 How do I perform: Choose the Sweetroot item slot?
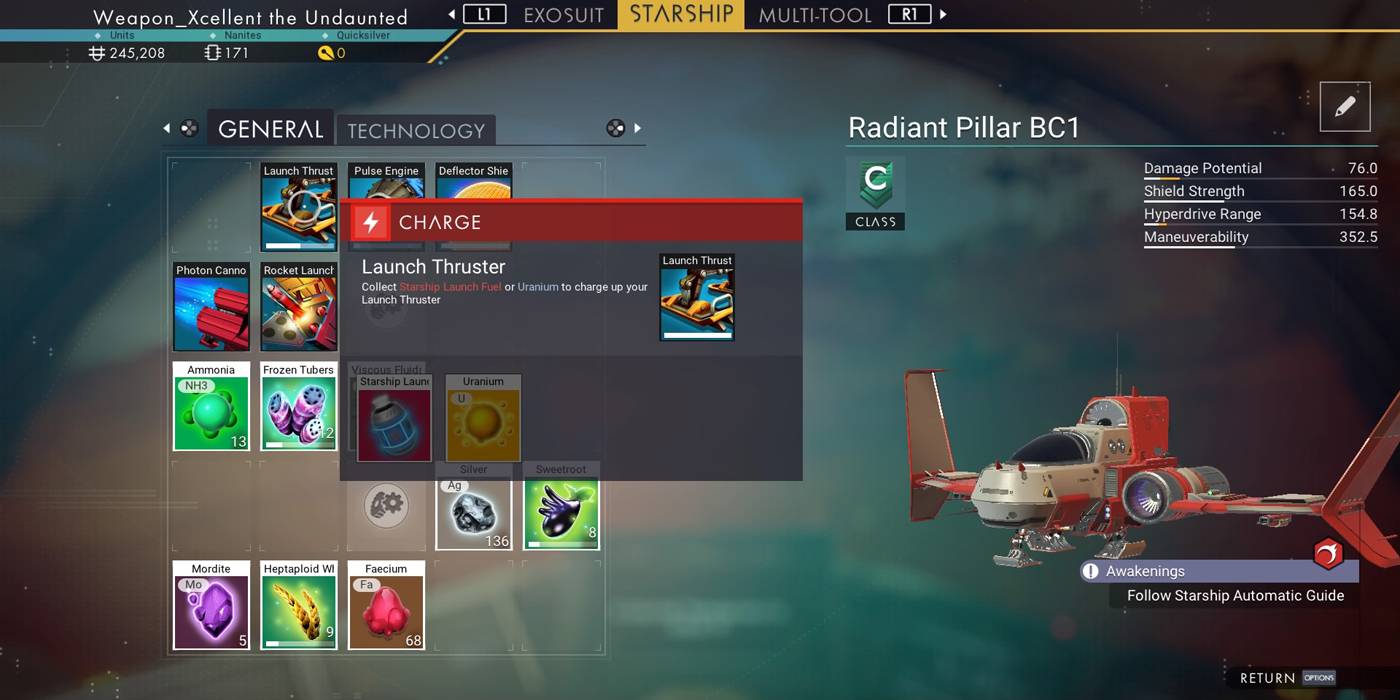pos(560,513)
